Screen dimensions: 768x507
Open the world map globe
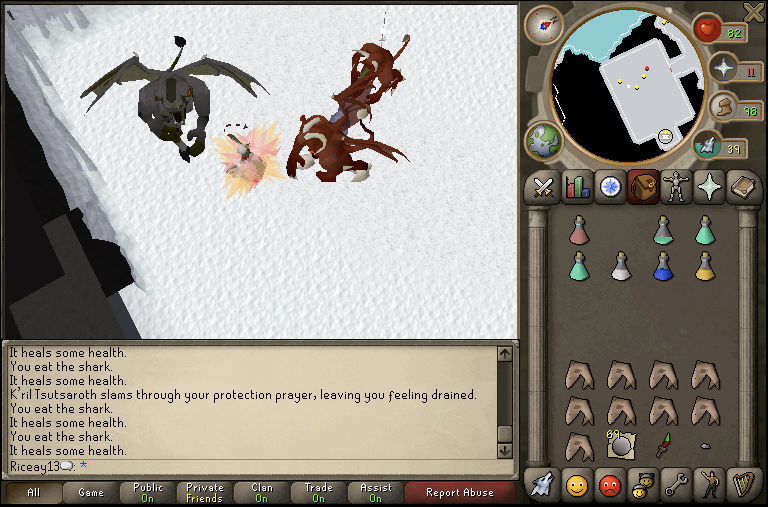coord(543,139)
